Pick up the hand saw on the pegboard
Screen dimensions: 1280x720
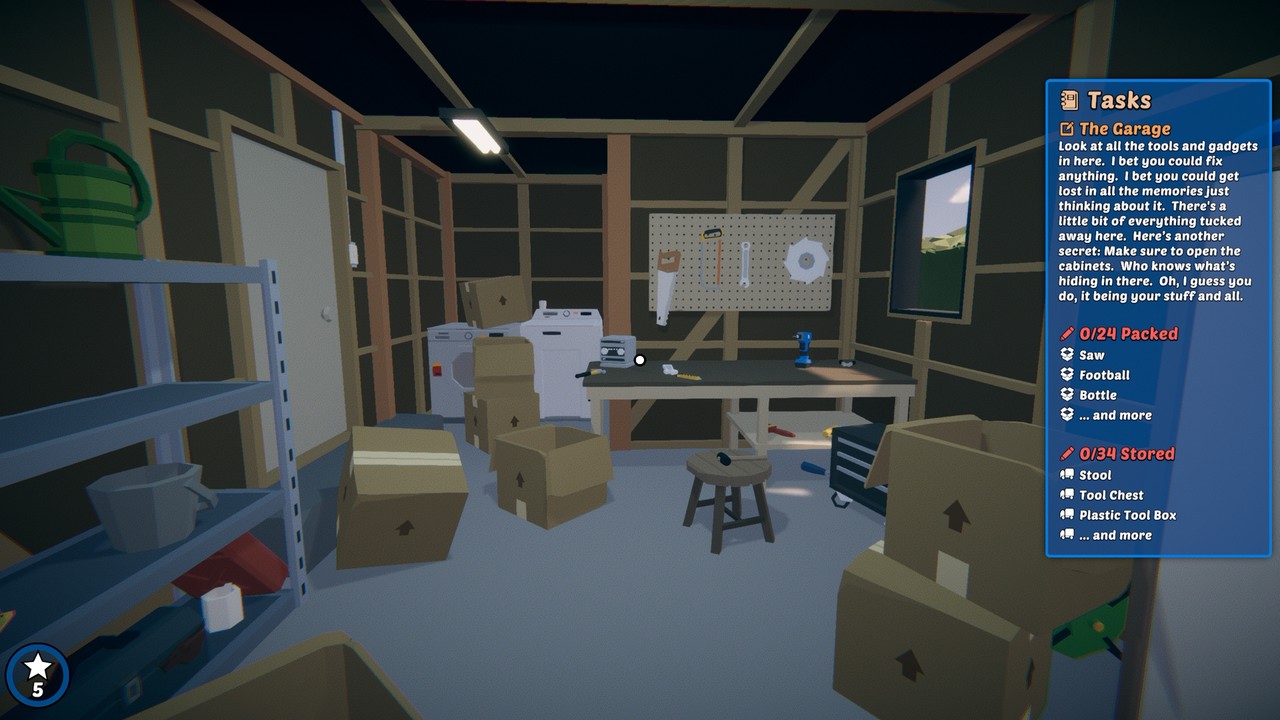tap(666, 280)
